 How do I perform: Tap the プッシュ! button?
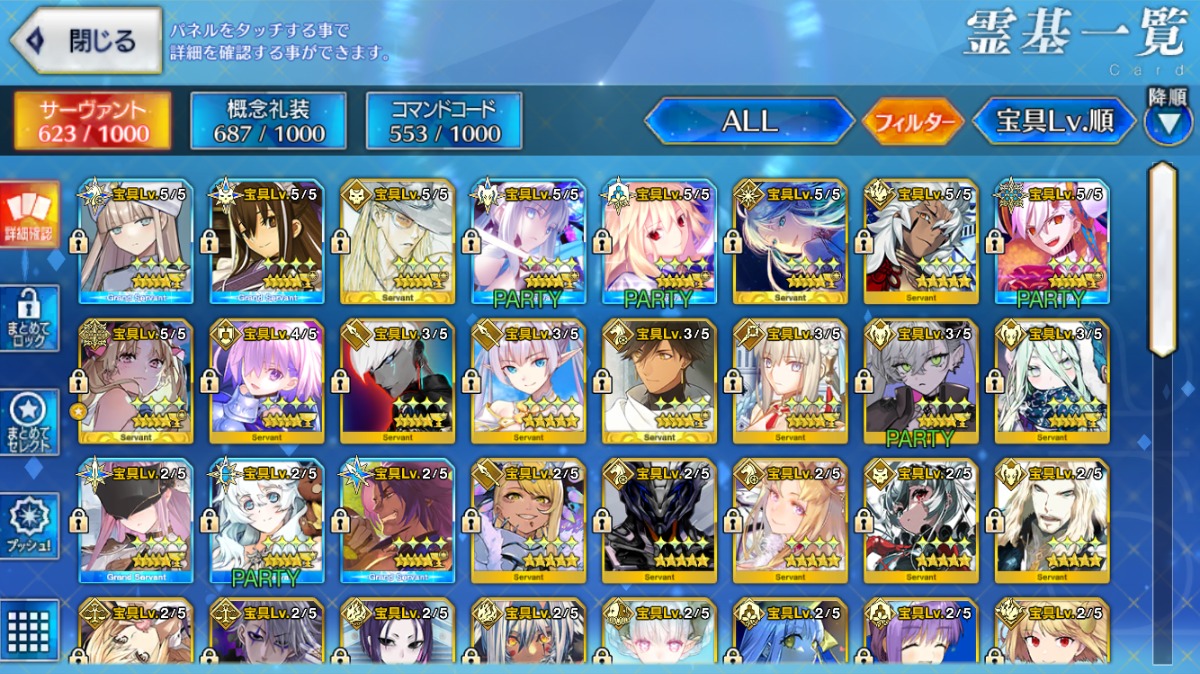pos(28,525)
